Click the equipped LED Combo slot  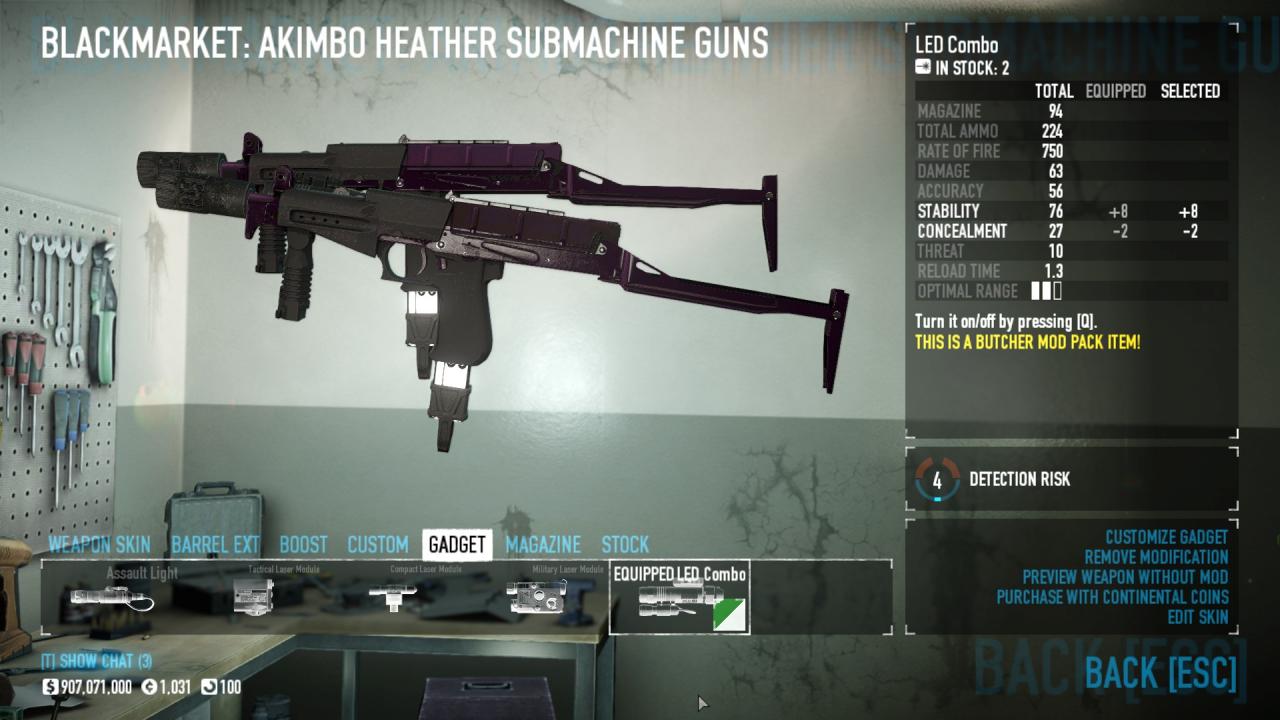coord(680,598)
